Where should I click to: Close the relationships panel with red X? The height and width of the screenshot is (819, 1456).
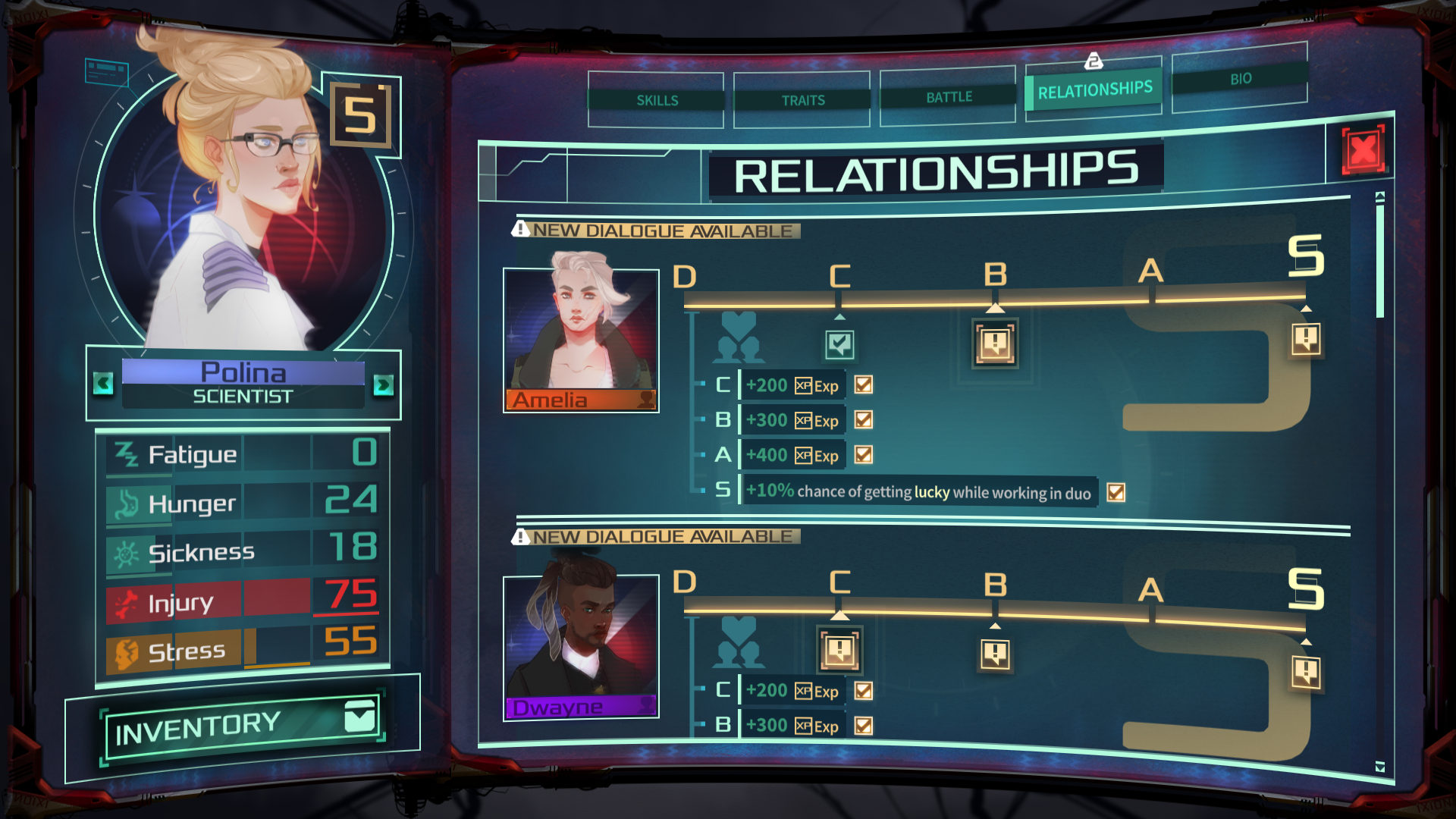(x=1363, y=149)
